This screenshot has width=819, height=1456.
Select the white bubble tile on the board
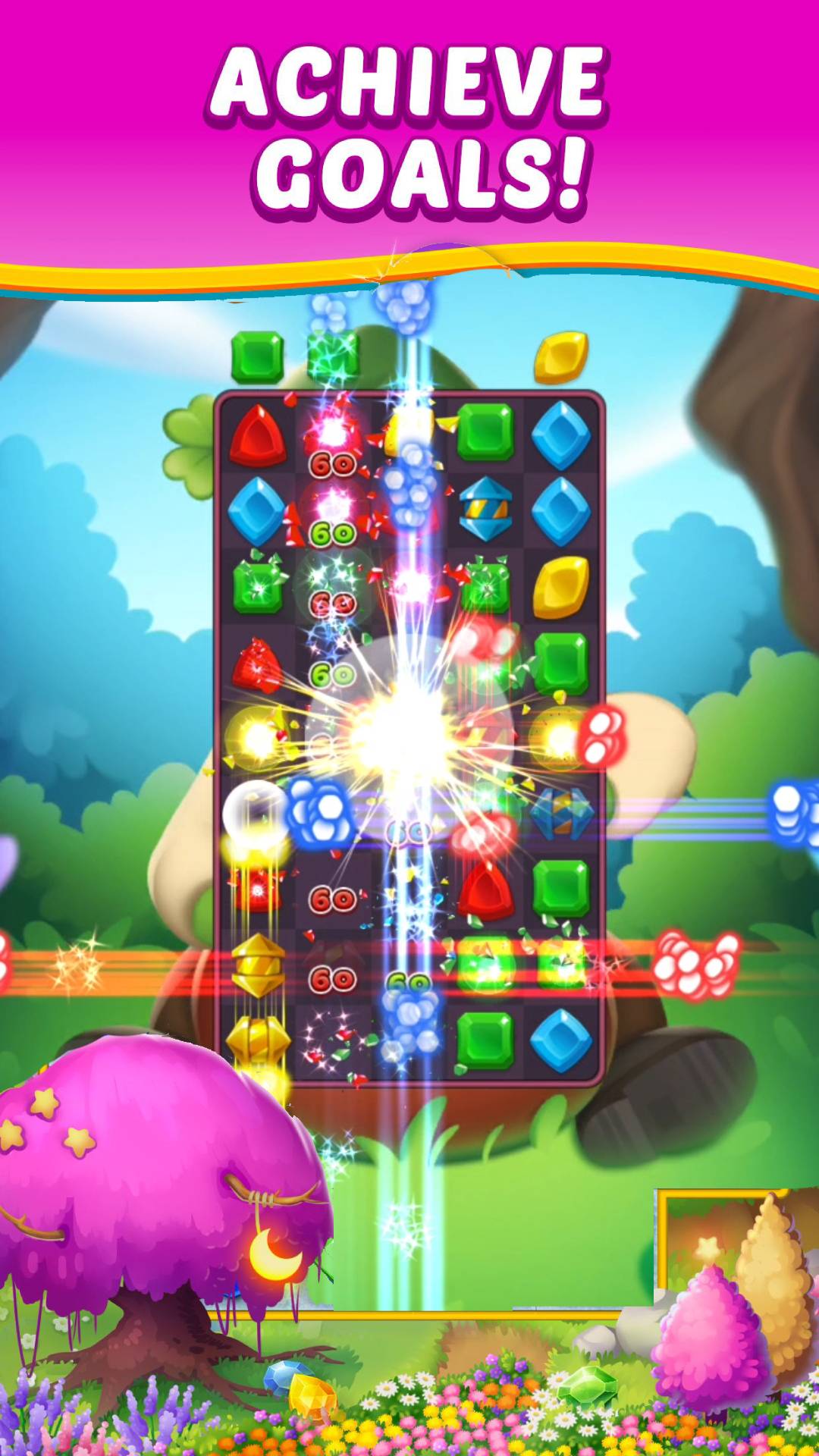(x=256, y=813)
